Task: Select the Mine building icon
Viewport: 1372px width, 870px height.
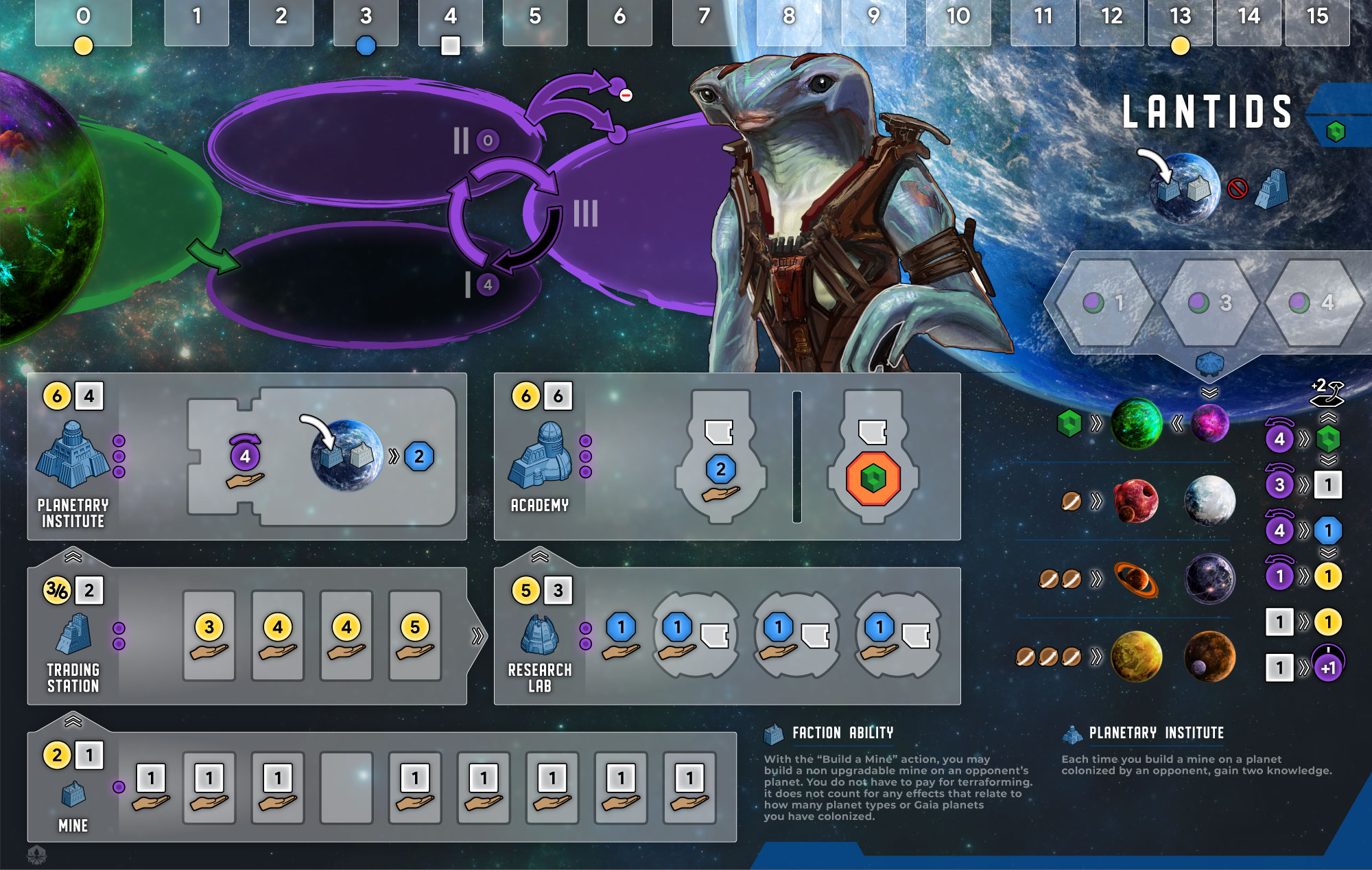Action: pyautogui.click(x=73, y=794)
